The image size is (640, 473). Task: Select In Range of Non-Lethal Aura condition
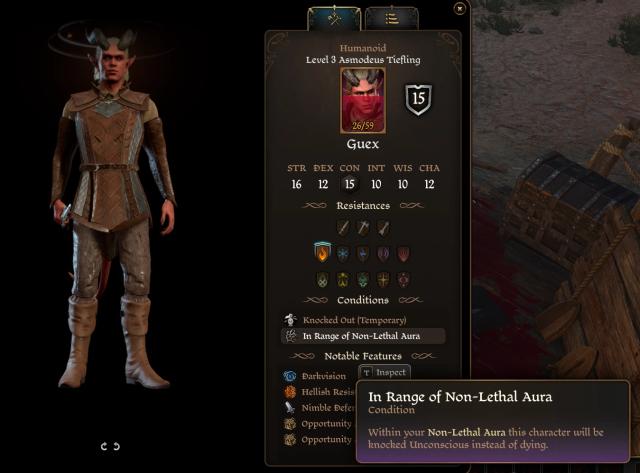tap(362, 336)
